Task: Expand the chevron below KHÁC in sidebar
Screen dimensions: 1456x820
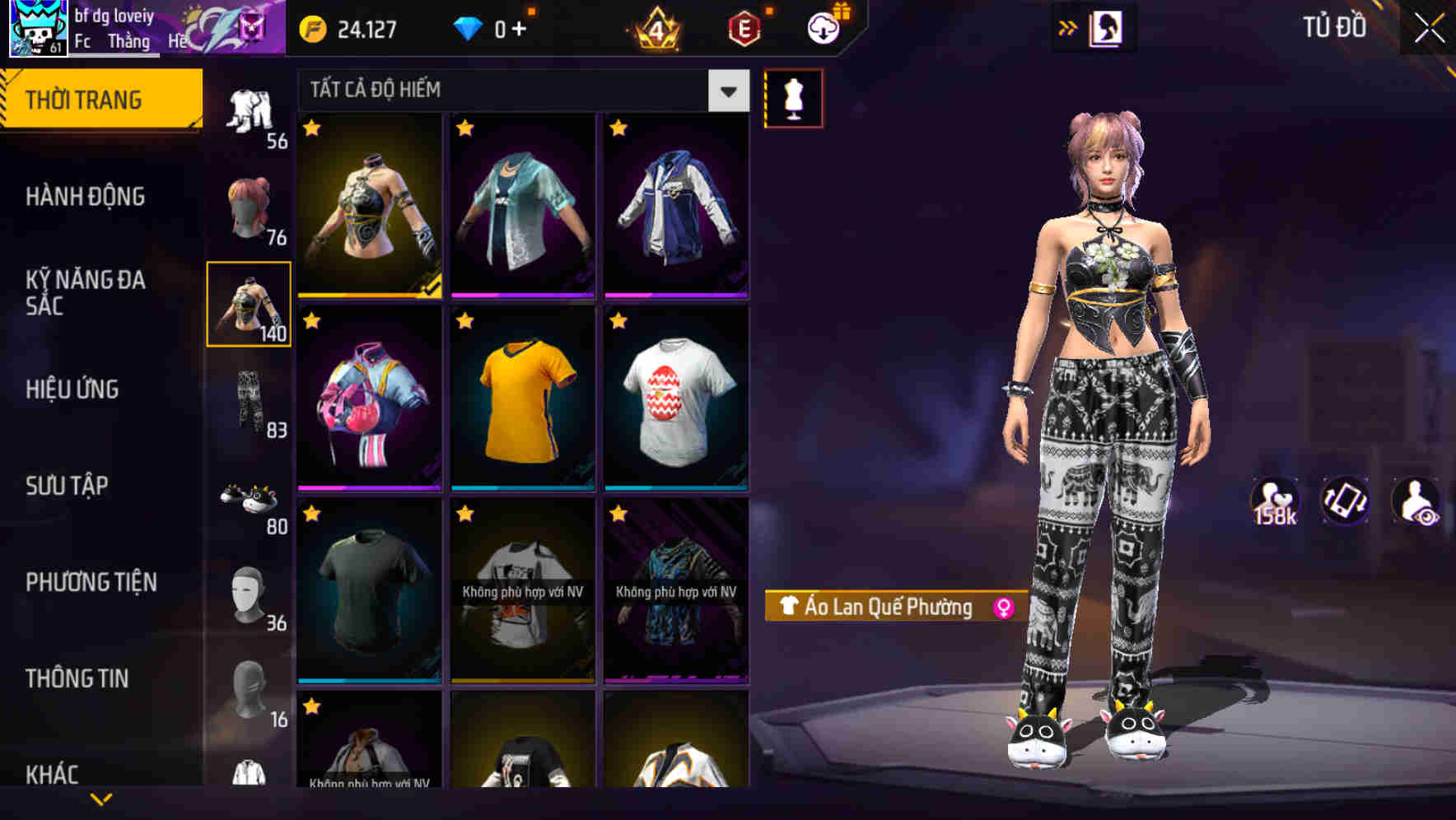Action: pos(99,799)
